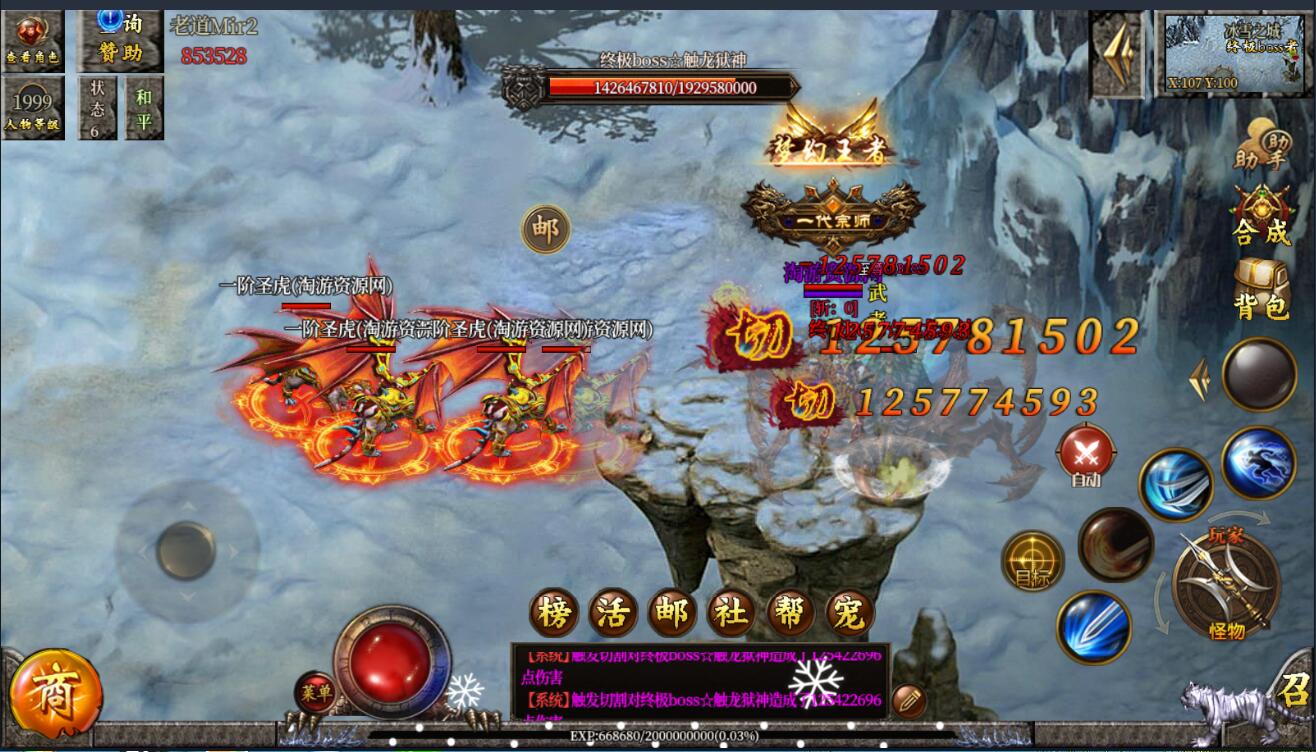Use the main weapon attack button
This screenshot has height=752, width=1316.
(1226, 584)
